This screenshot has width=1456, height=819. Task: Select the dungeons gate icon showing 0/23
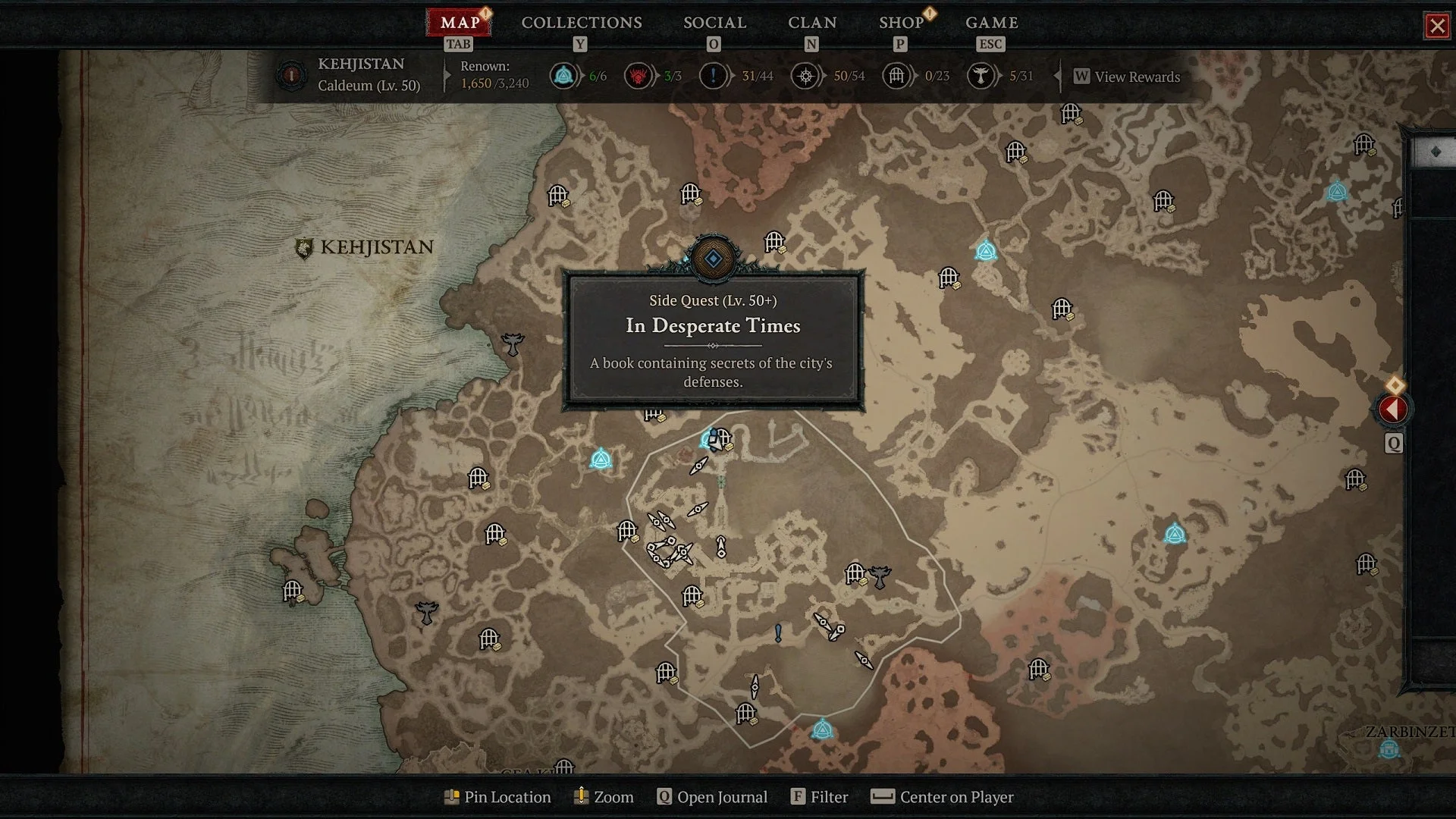(896, 76)
